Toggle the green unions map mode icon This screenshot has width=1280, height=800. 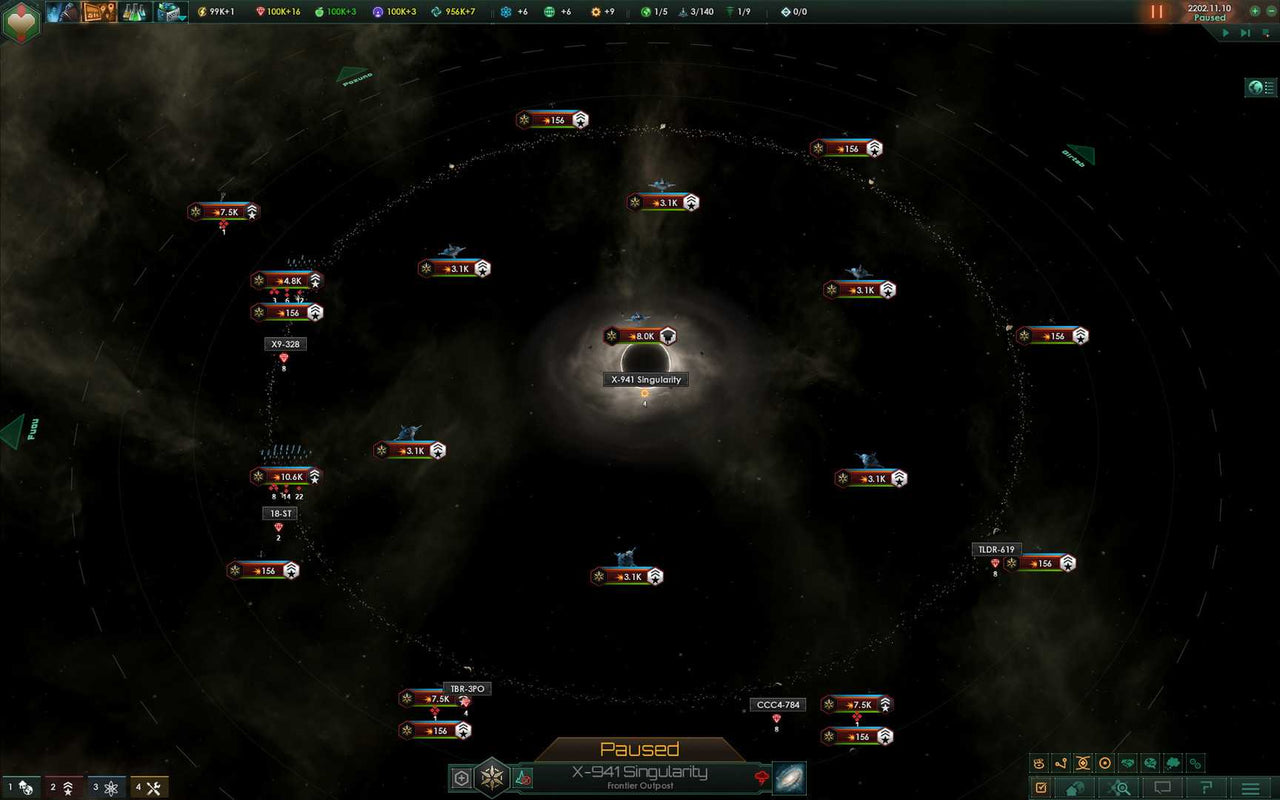(x=1172, y=763)
